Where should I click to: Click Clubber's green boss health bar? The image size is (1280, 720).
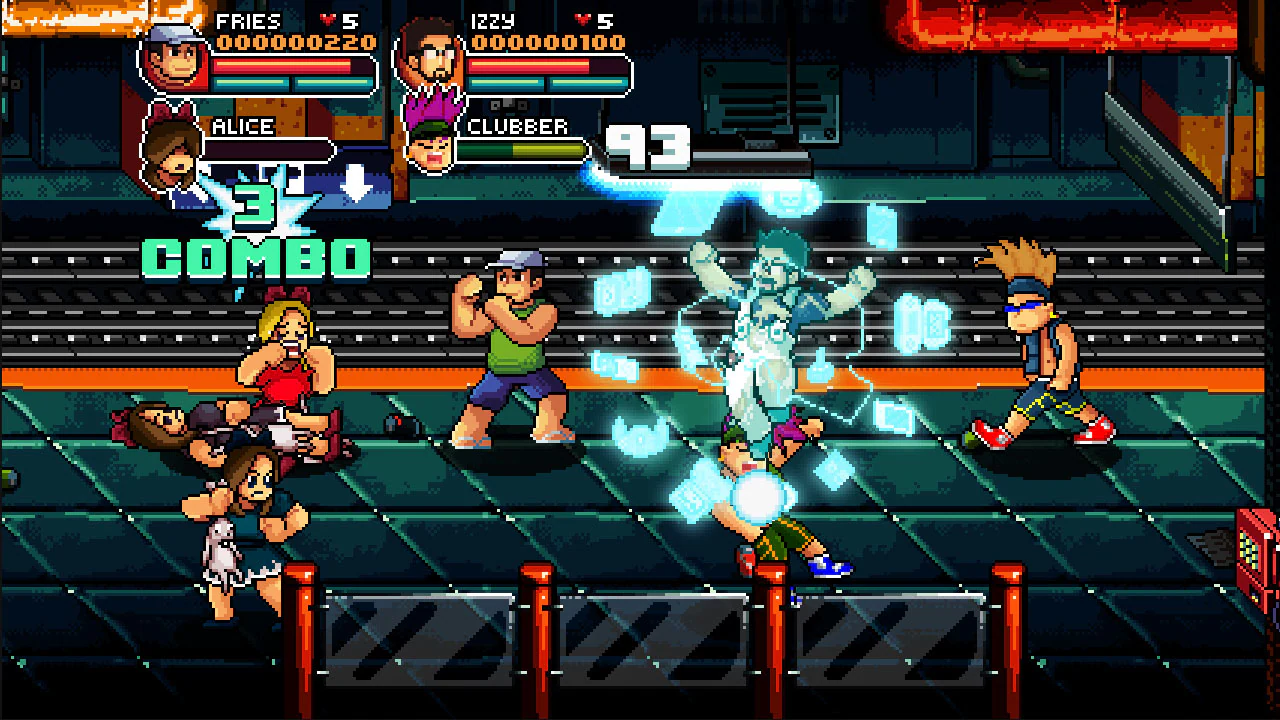coord(520,150)
